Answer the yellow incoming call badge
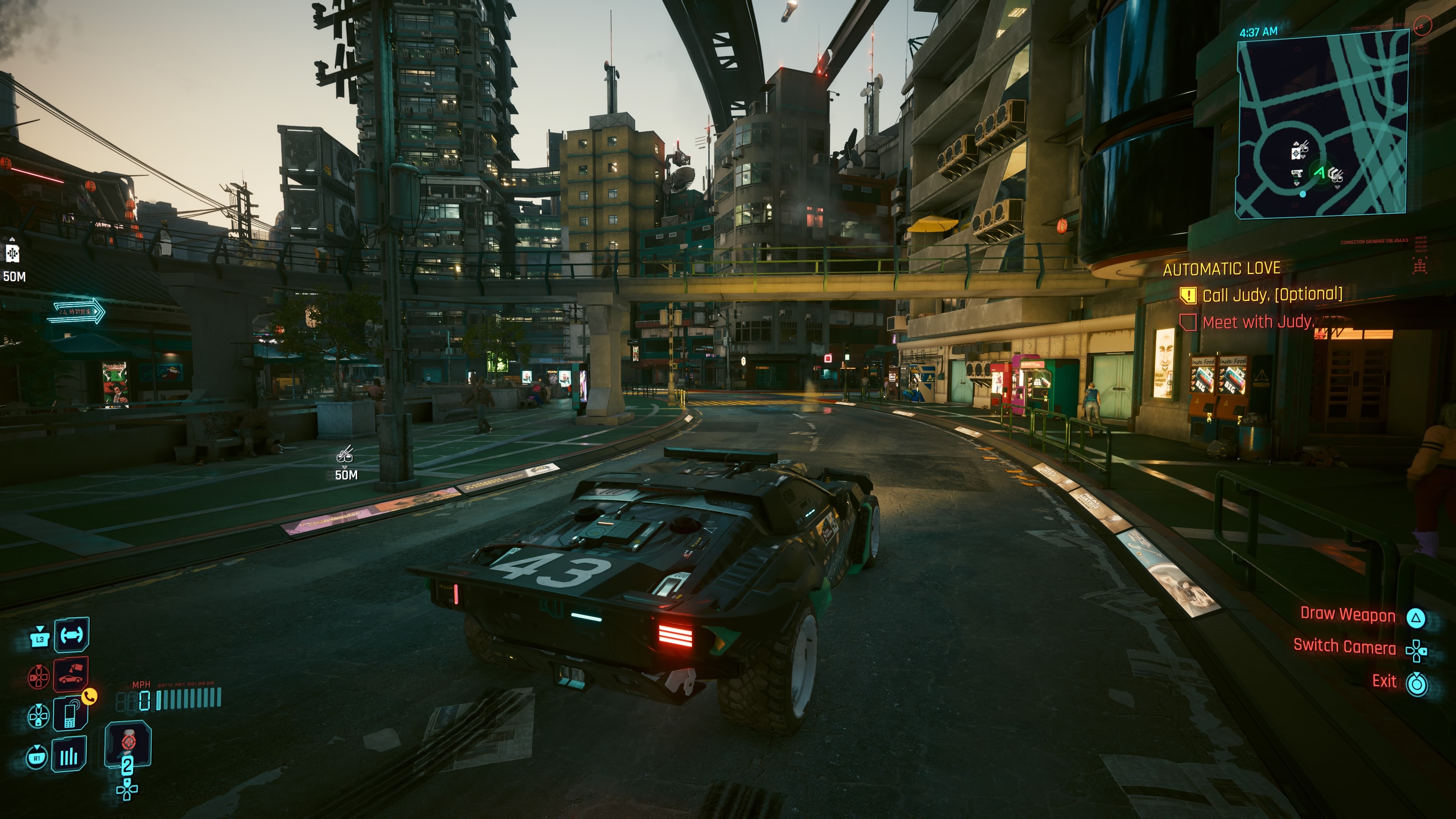1456x819 pixels. (89, 697)
